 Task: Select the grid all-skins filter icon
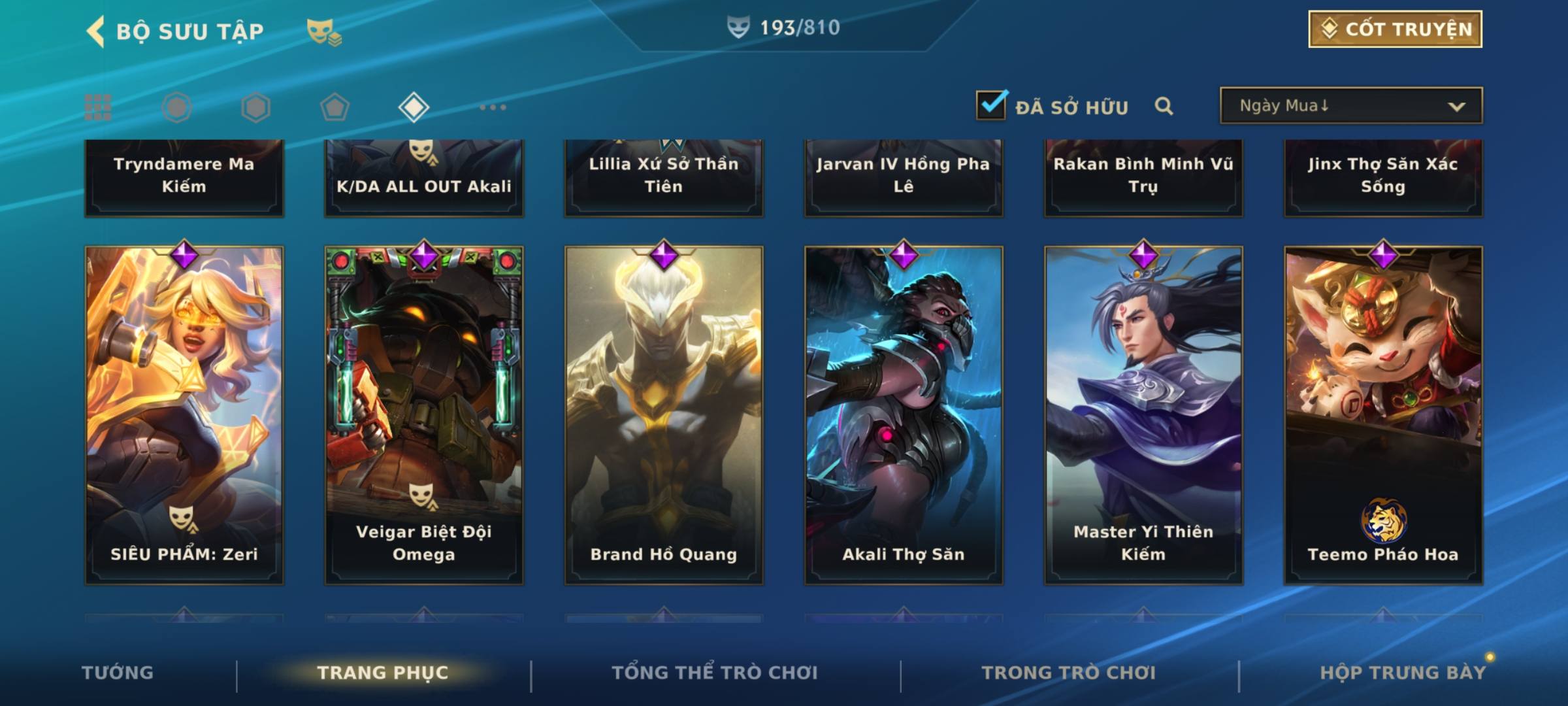click(x=98, y=107)
